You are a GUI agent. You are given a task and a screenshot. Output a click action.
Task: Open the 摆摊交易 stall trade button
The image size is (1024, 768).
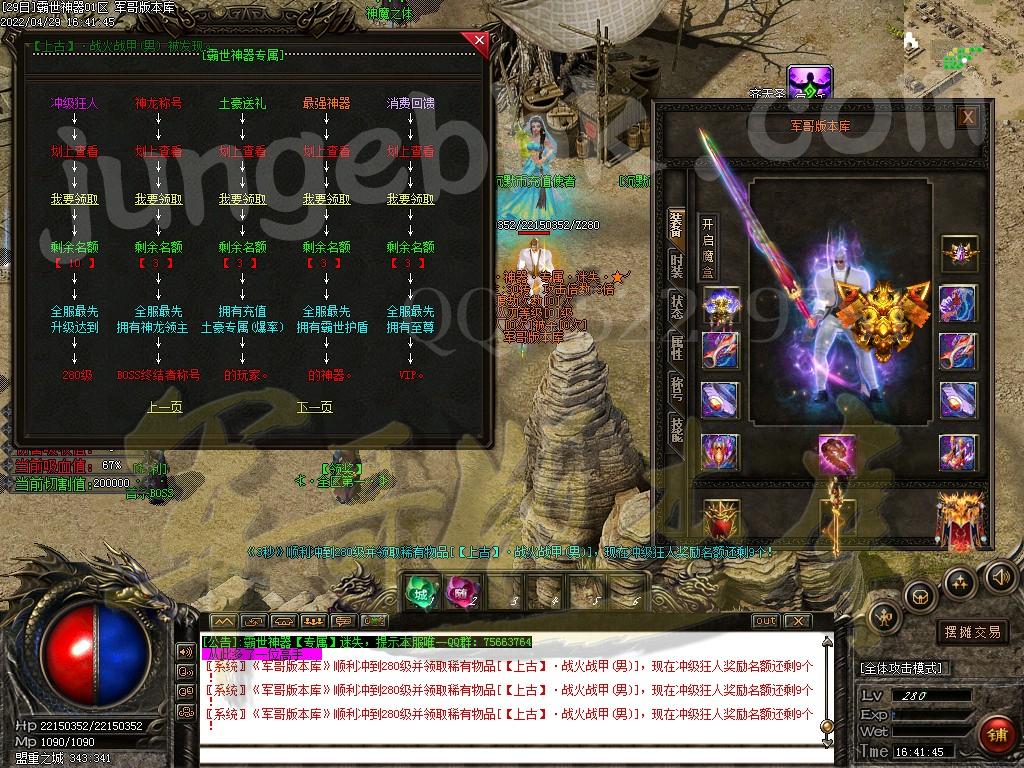[972, 632]
